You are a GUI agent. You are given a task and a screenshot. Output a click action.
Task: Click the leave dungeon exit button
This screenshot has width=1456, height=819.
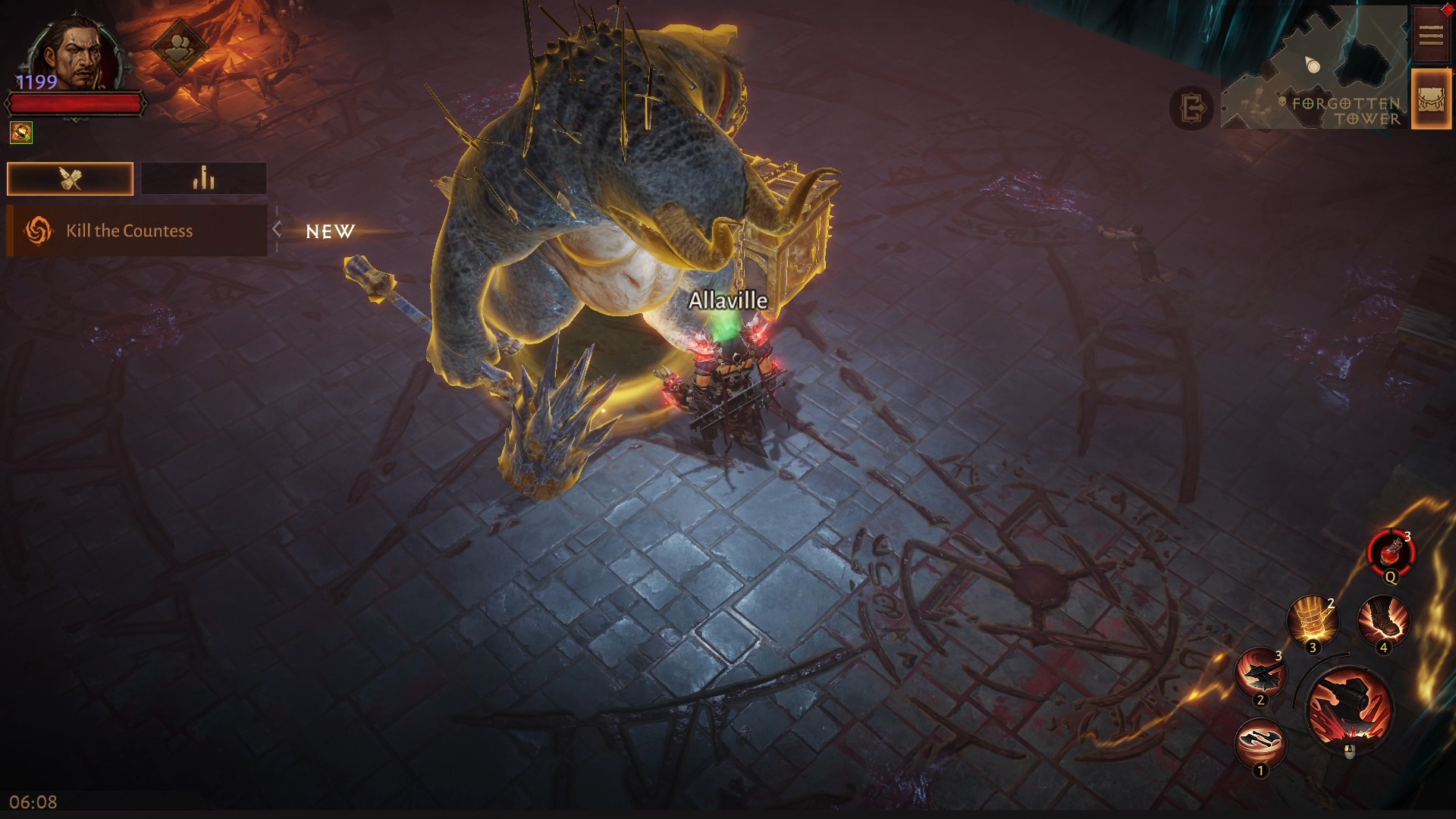pos(1191,108)
